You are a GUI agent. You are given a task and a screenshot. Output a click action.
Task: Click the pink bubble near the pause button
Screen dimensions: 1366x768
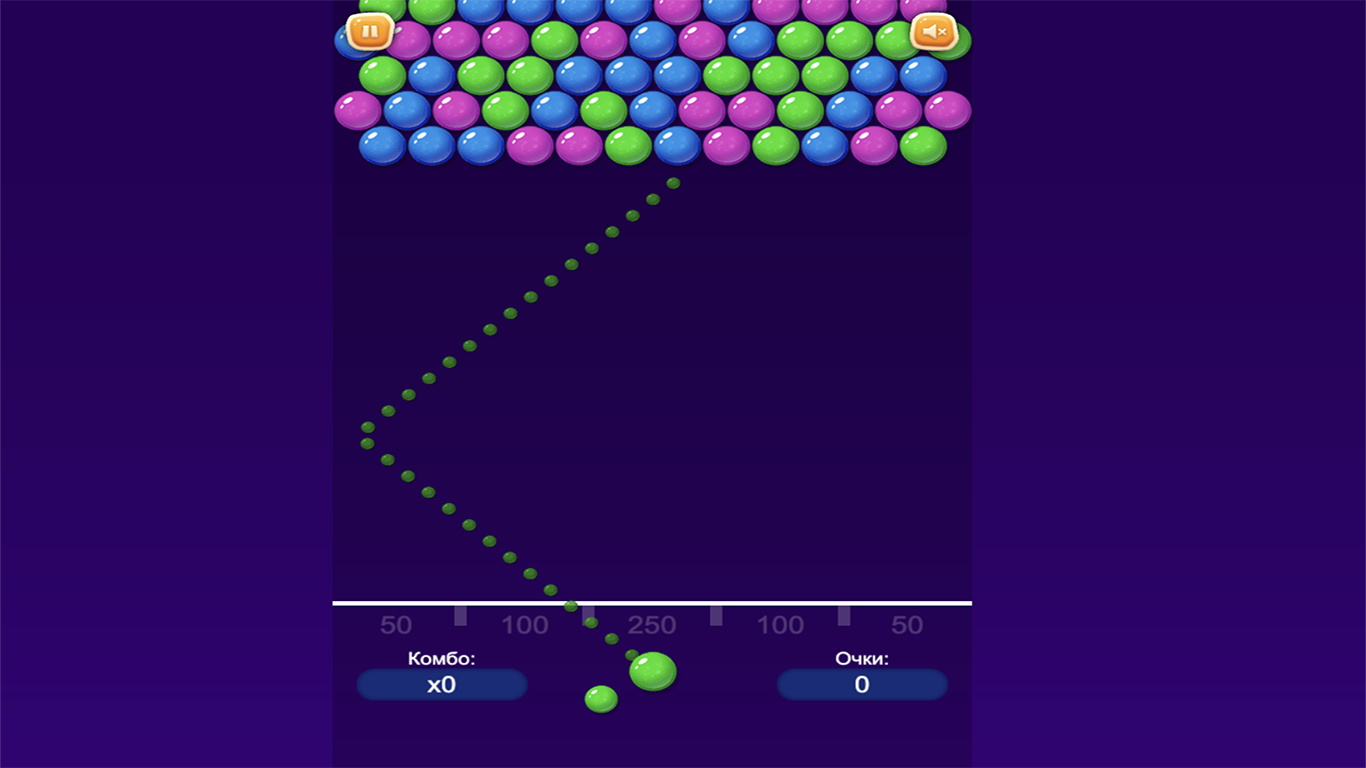pos(412,42)
